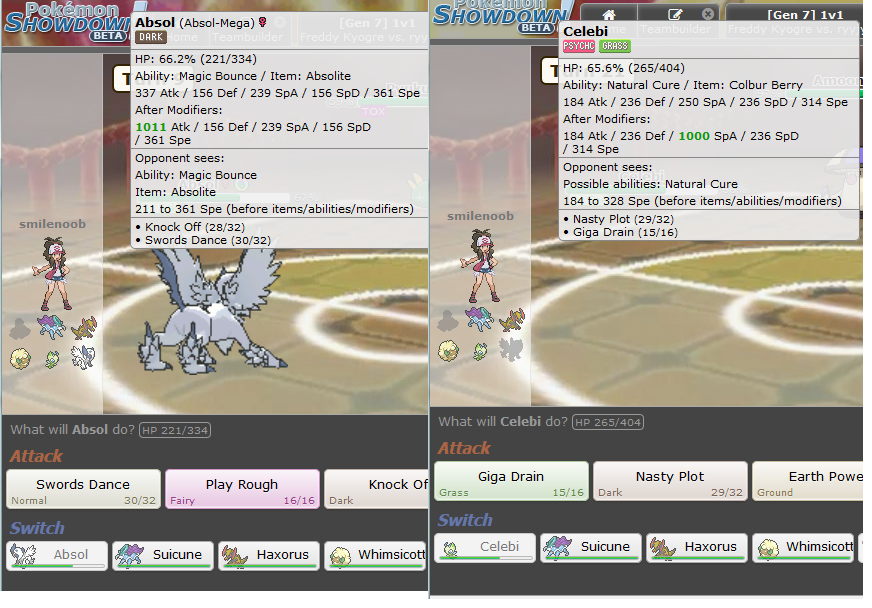Attack with Knock Off
The height and width of the screenshot is (608, 872).
tap(377, 489)
